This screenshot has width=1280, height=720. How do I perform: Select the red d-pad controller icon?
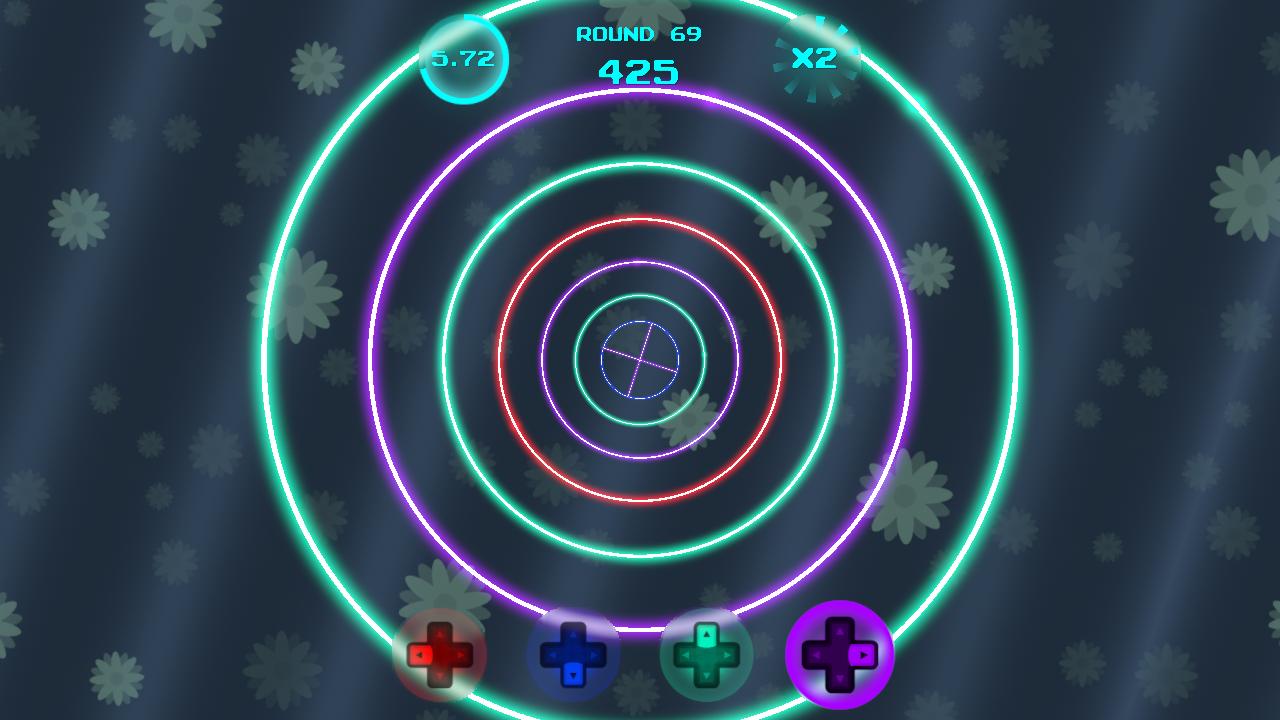(x=440, y=655)
